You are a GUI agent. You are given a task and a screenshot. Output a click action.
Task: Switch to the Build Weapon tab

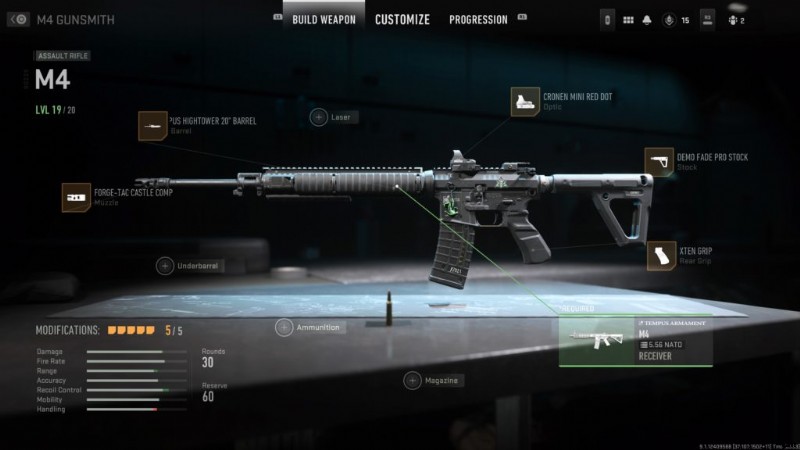(323, 19)
